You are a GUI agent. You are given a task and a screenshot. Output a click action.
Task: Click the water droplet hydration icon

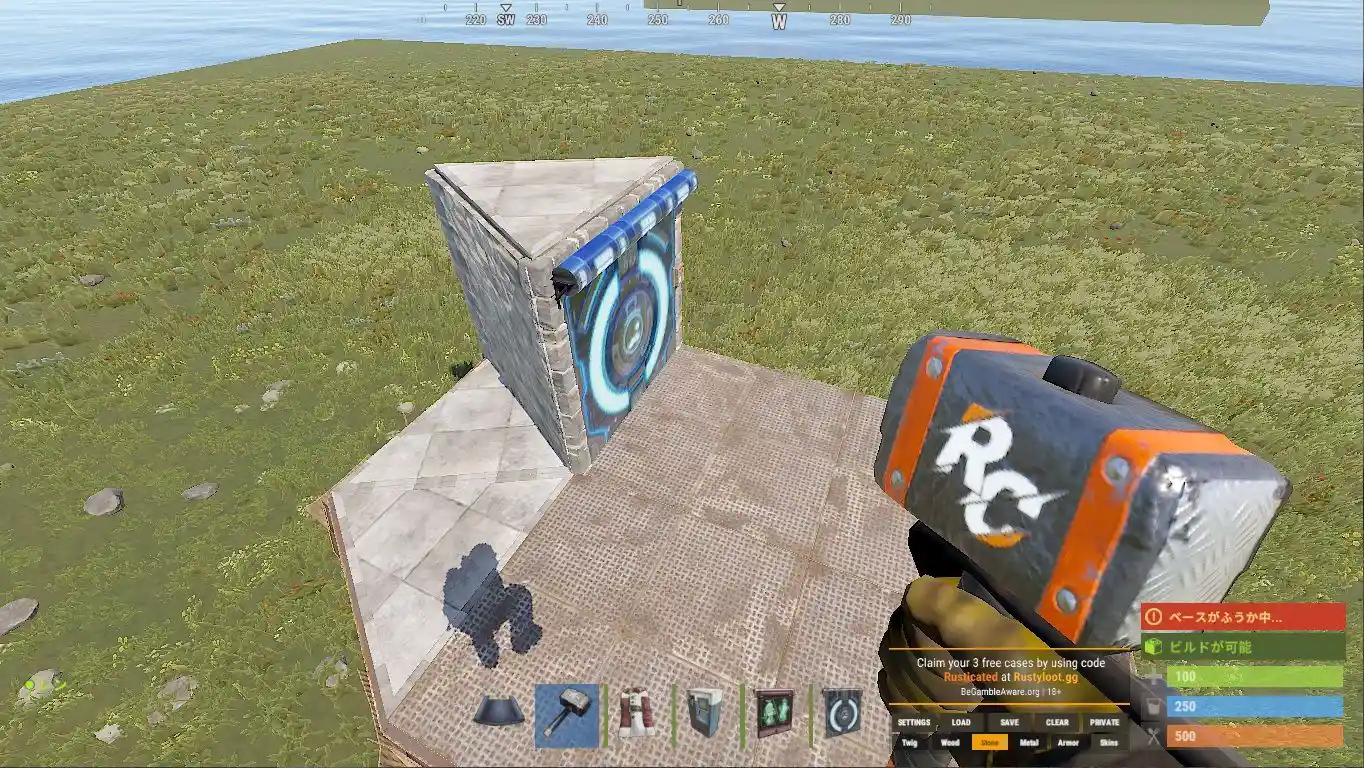click(x=1152, y=706)
